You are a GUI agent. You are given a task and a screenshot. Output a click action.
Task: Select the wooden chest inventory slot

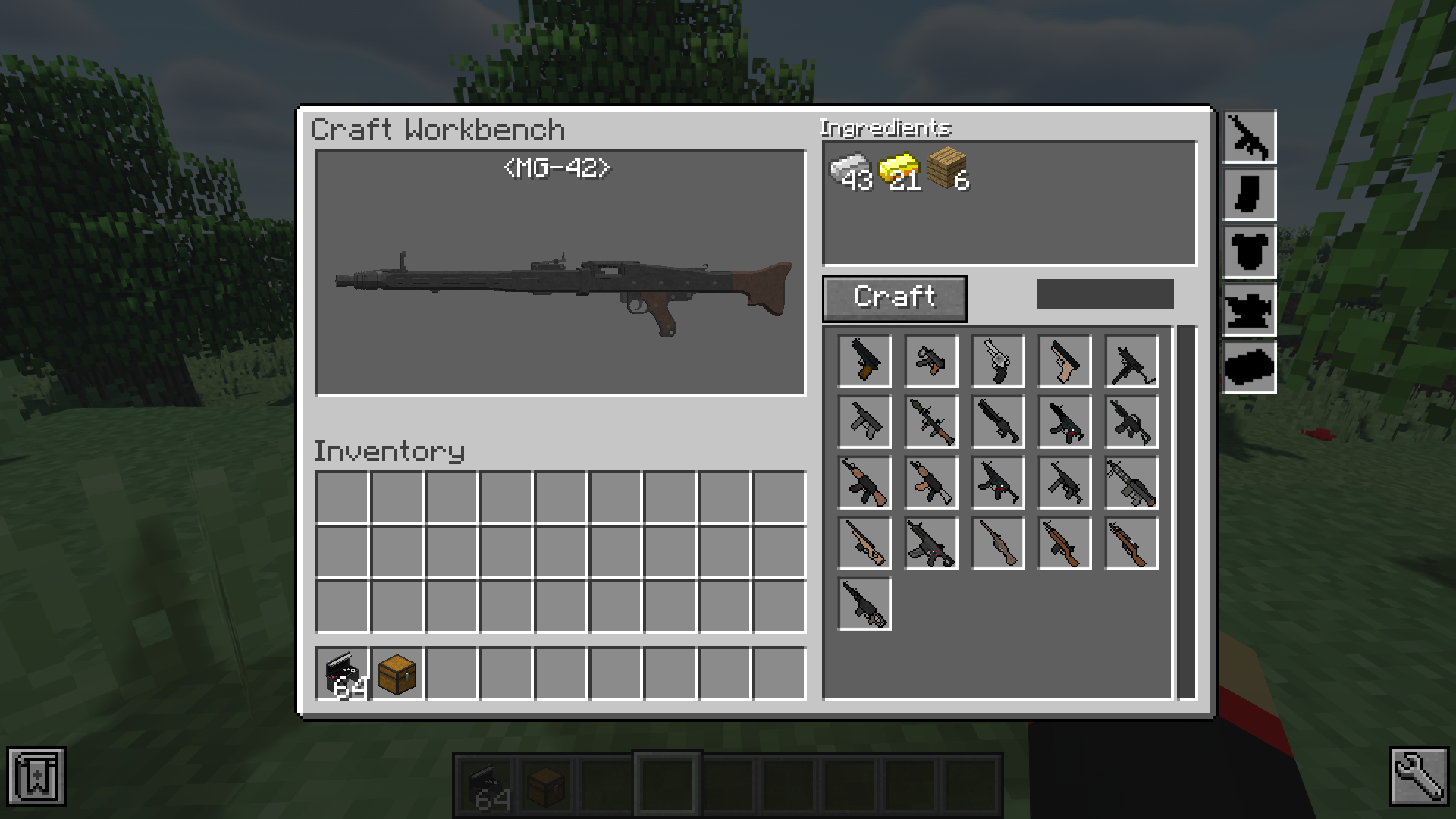397,673
